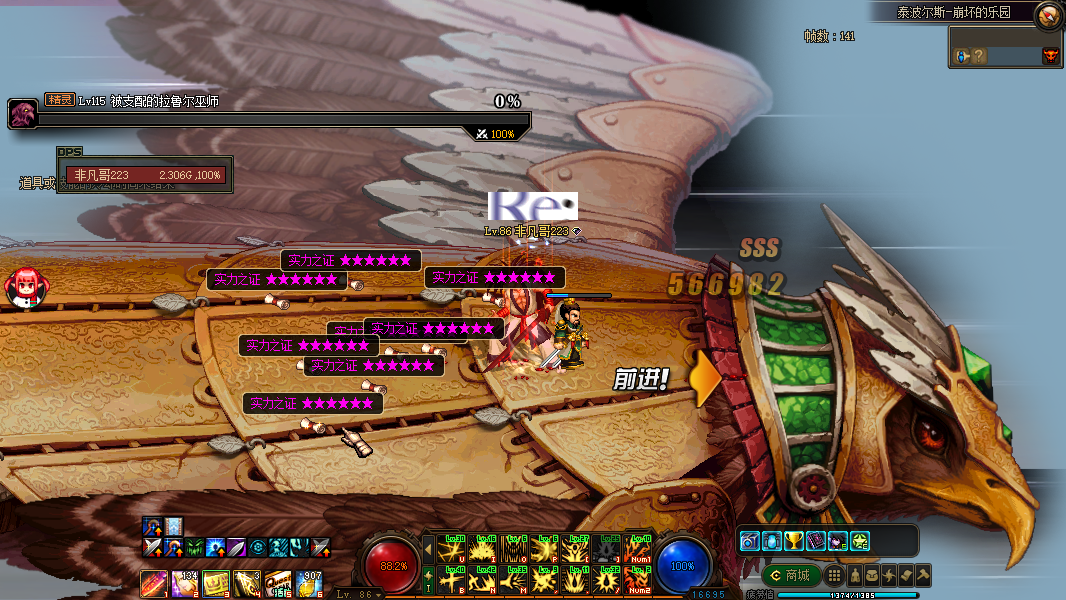This screenshot has width=1066, height=600.
Task: Click the question-mark room on the minimap
Action: [x=979, y=56]
